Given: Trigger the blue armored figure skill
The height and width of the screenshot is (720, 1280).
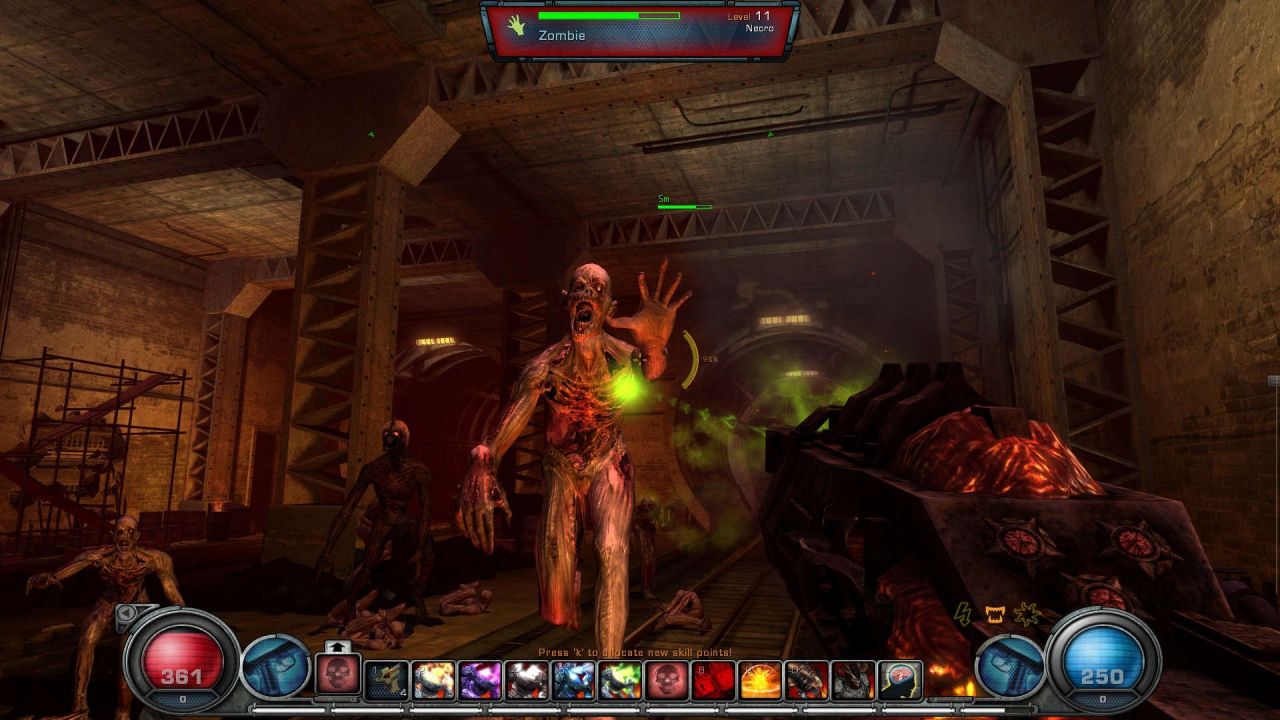Looking at the screenshot, I should [574, 680].
